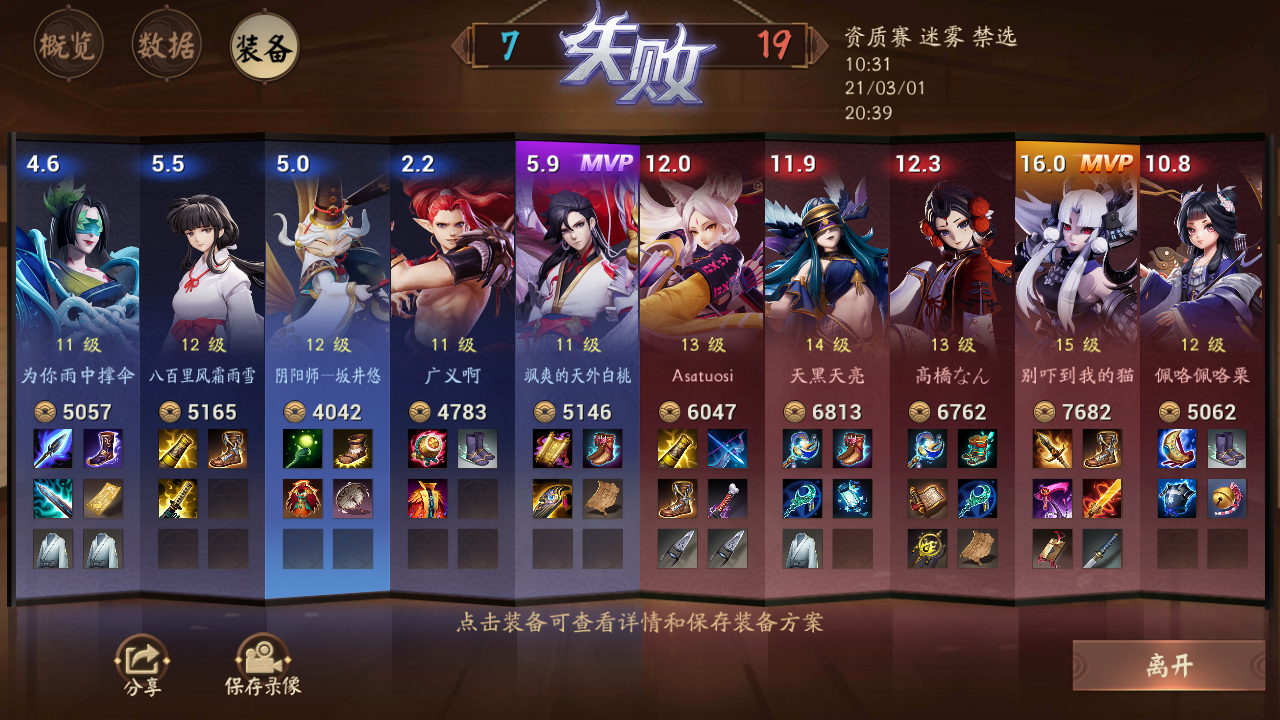Click the flaming sword item equipped by 高桥なん
Screen dimensions: 1280x720
[1100, 499]
